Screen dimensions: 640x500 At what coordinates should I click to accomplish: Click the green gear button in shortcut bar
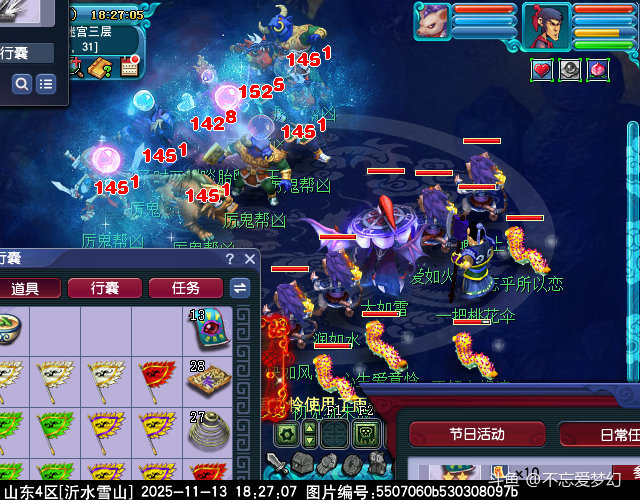coord(286,435)
